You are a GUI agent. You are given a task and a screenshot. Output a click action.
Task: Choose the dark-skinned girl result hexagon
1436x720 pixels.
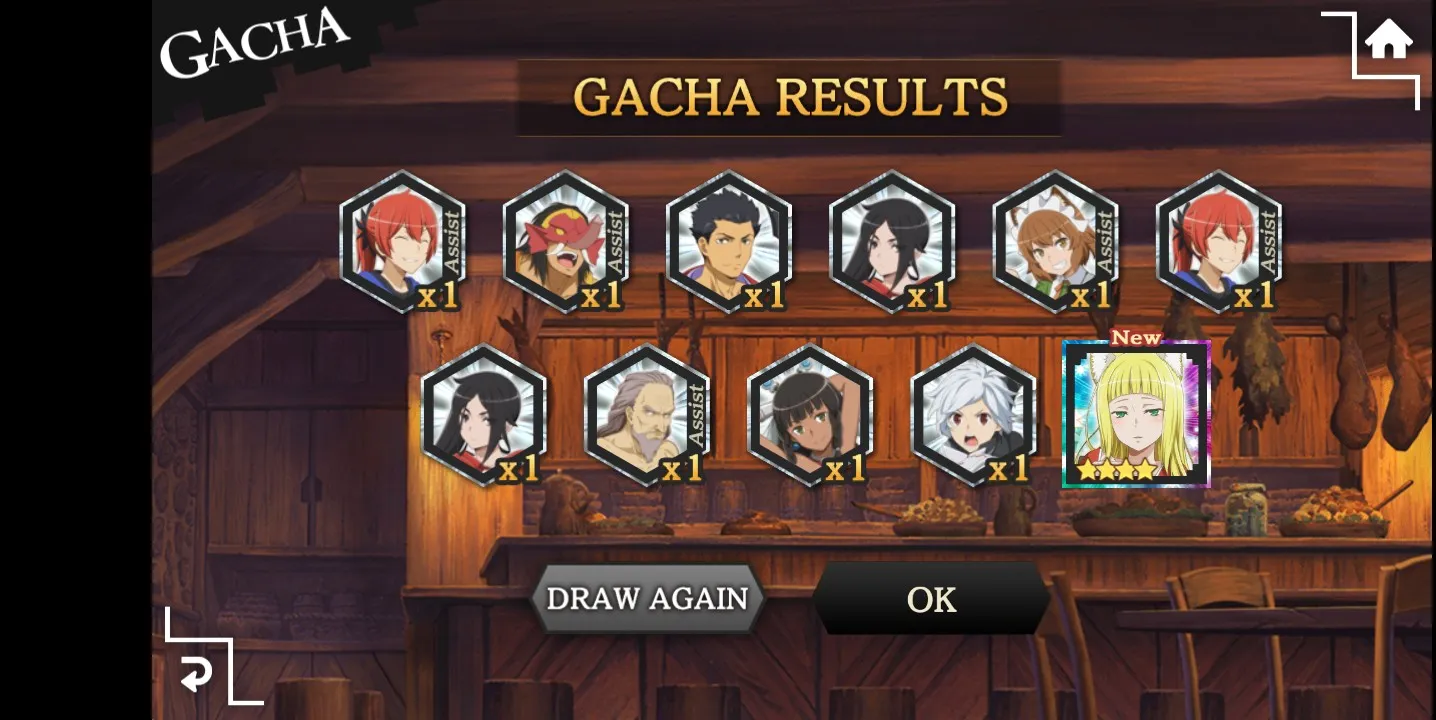coord(810,415)
